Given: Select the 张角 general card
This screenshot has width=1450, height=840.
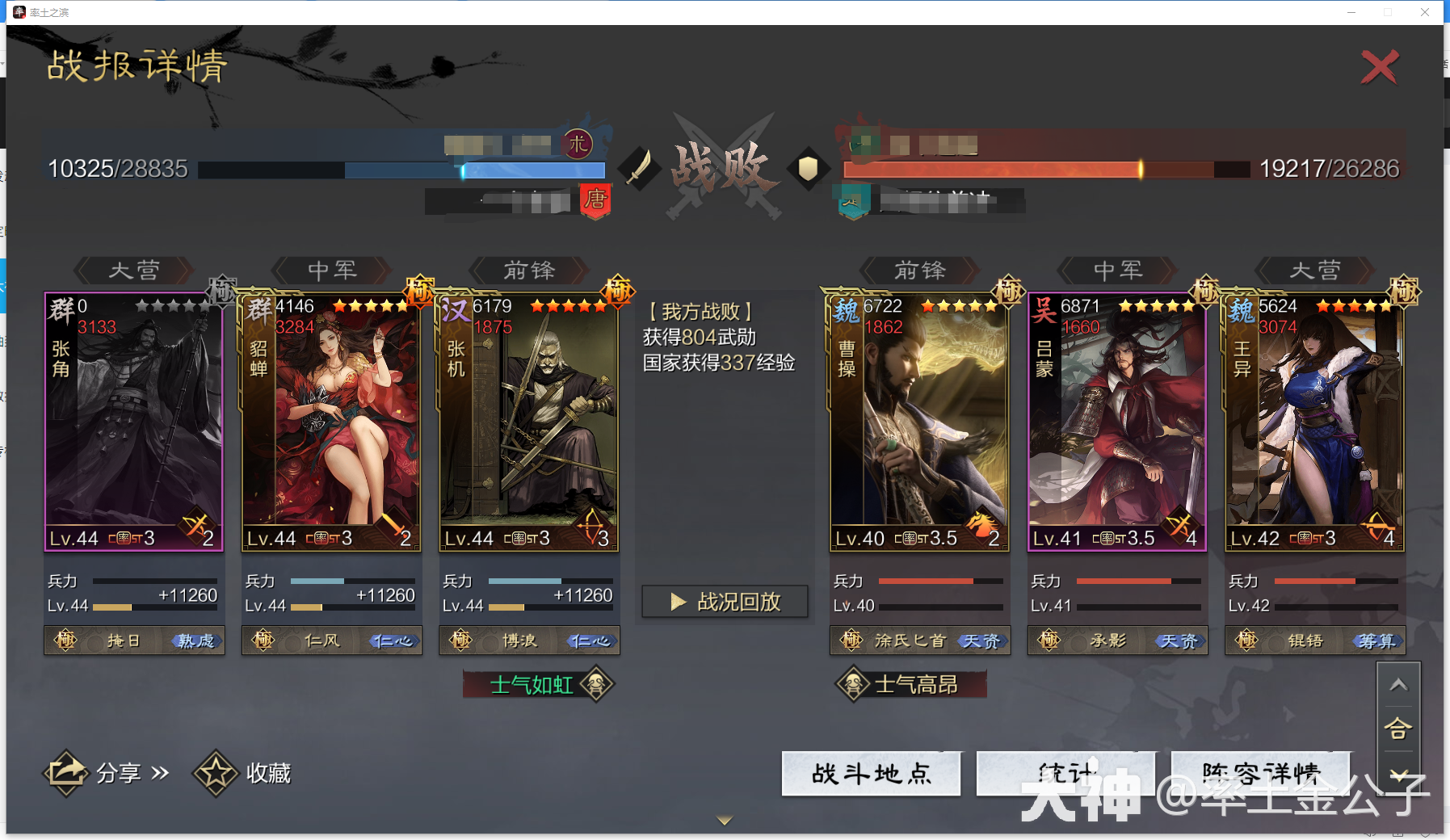Looking at the screenshot, I should pyautogui.click(x=134, y=422).
